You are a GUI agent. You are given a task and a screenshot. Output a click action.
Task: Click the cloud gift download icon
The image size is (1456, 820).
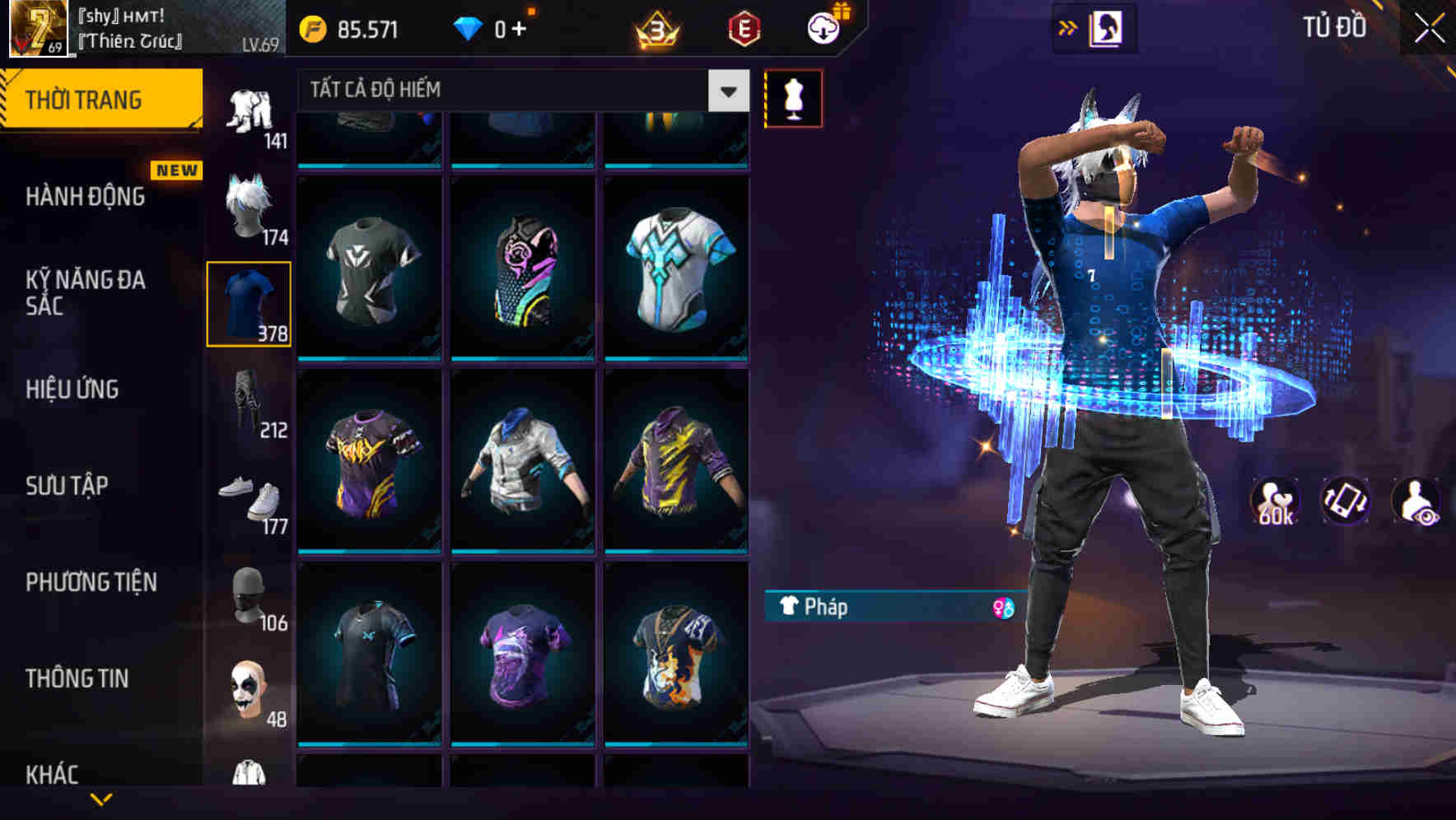pos(822,27)
